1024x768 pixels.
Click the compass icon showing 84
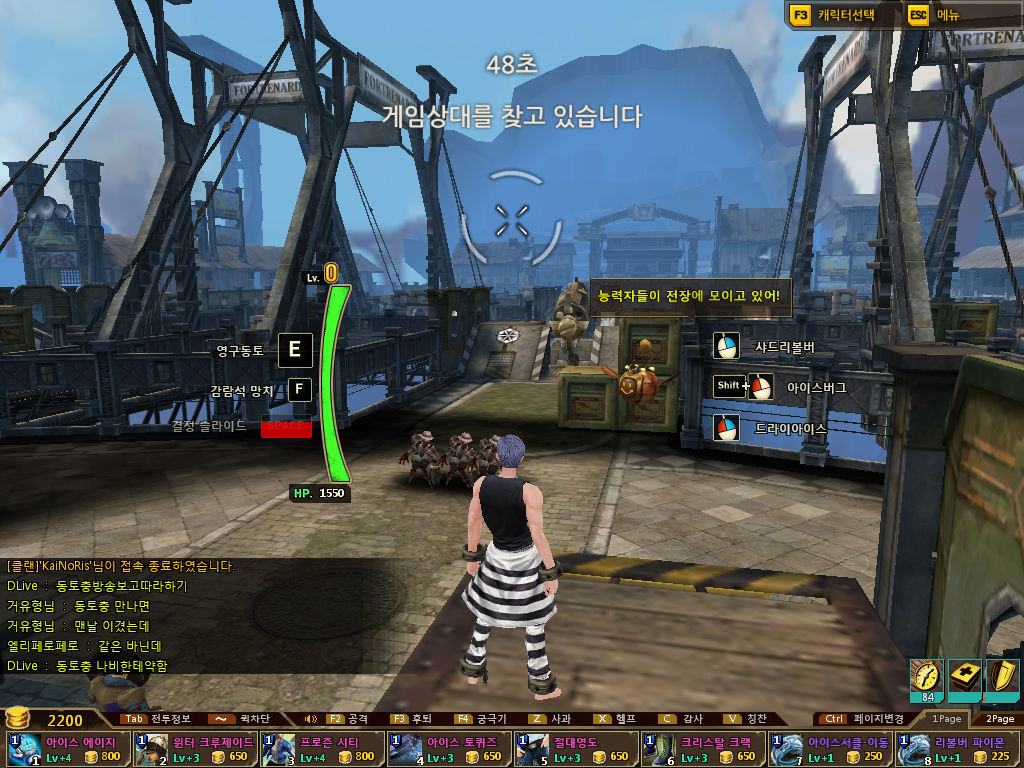926,679
